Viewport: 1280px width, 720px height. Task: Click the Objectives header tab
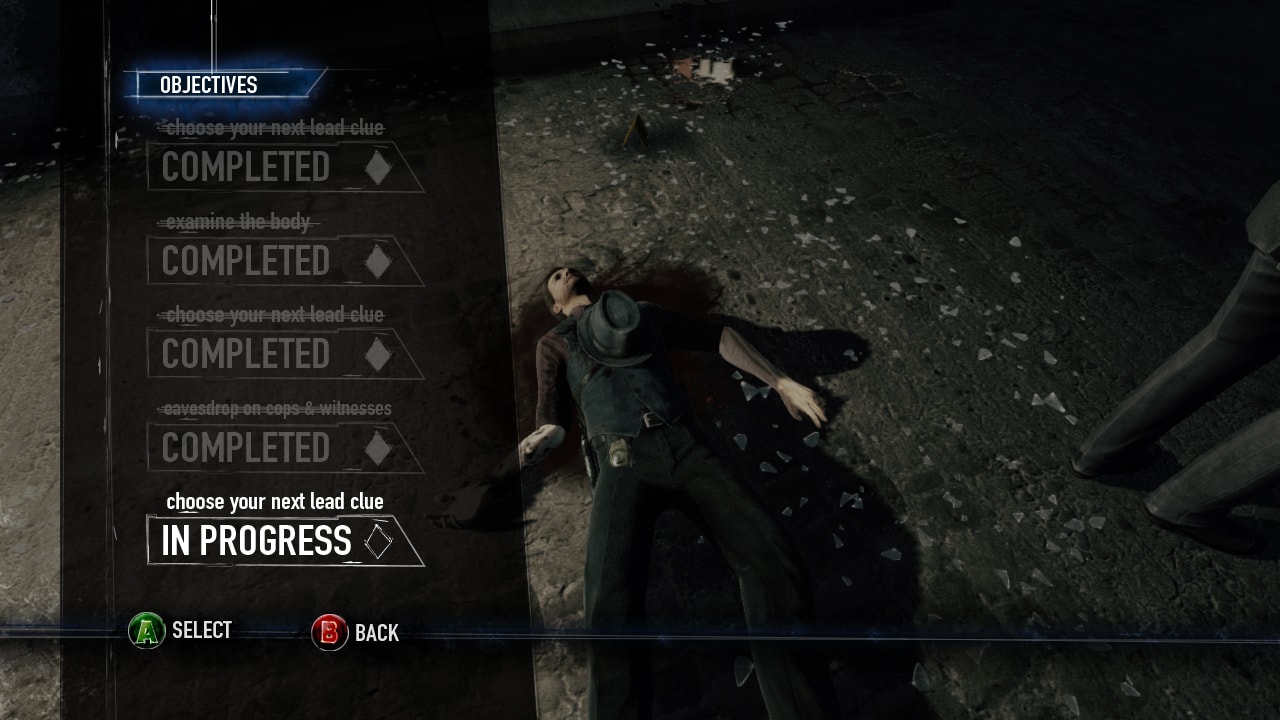click(210, 85)
